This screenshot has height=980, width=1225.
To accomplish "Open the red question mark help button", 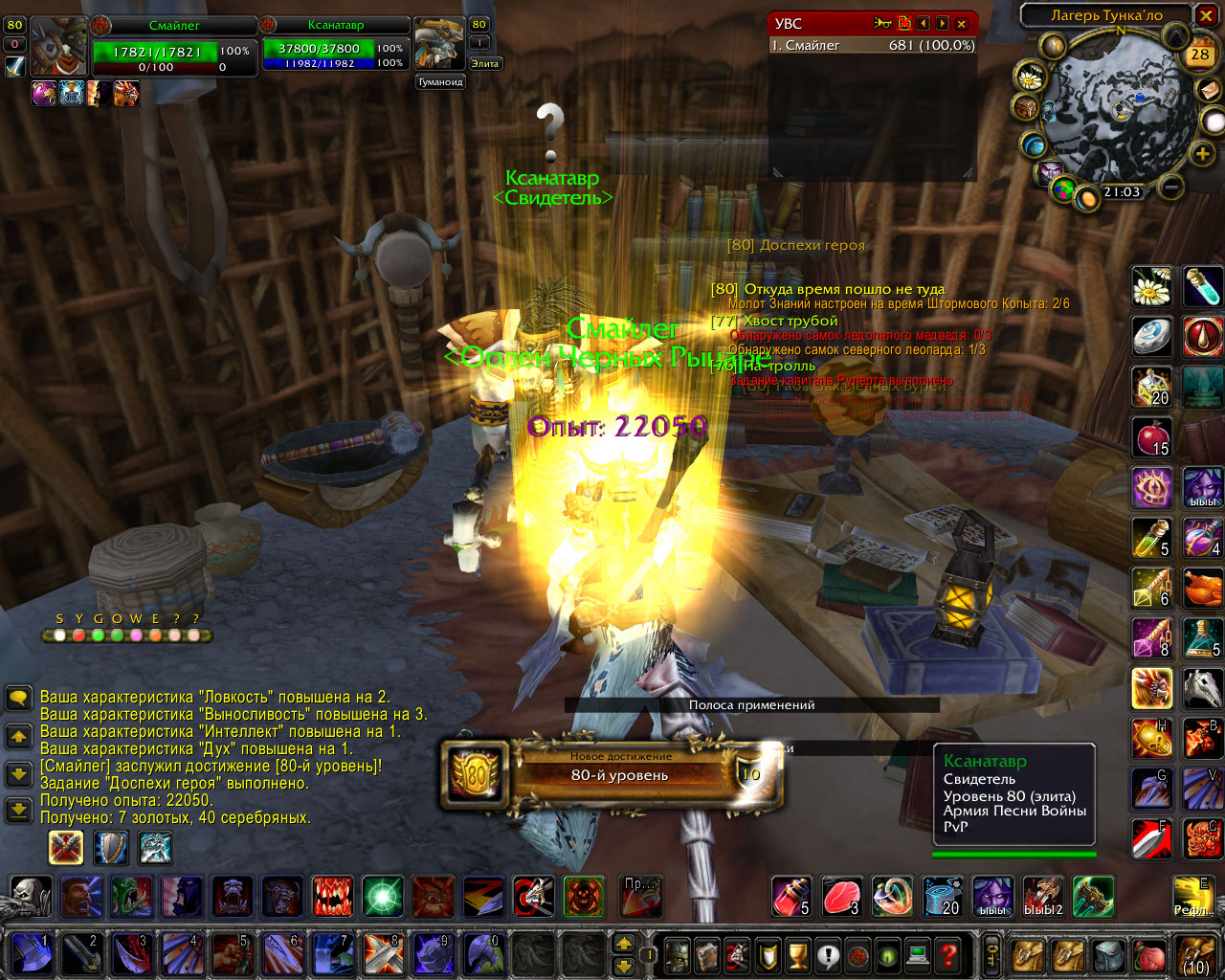I will point(947,954).
